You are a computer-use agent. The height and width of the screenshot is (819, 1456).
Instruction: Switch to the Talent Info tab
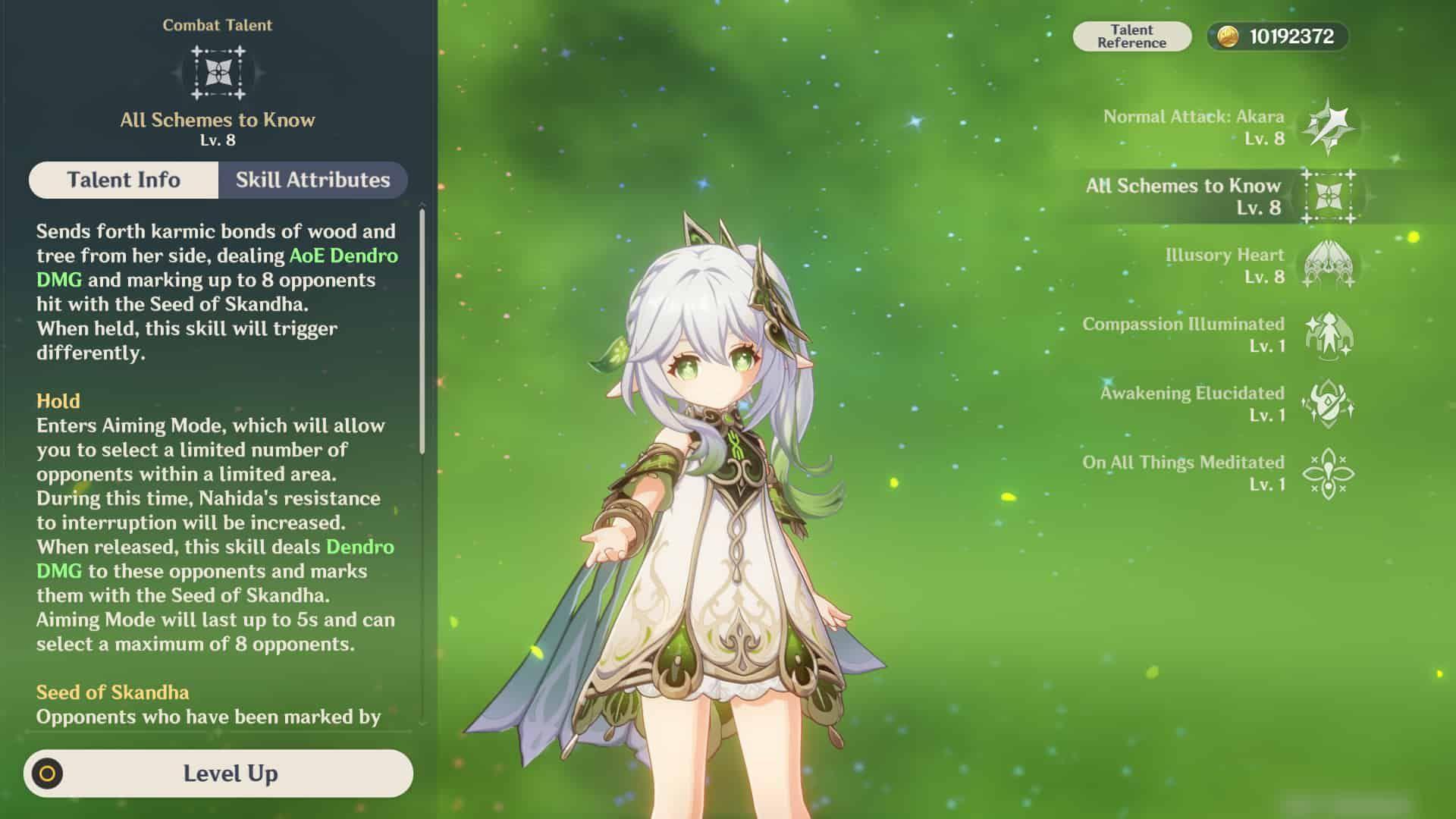tap(124, 180)
